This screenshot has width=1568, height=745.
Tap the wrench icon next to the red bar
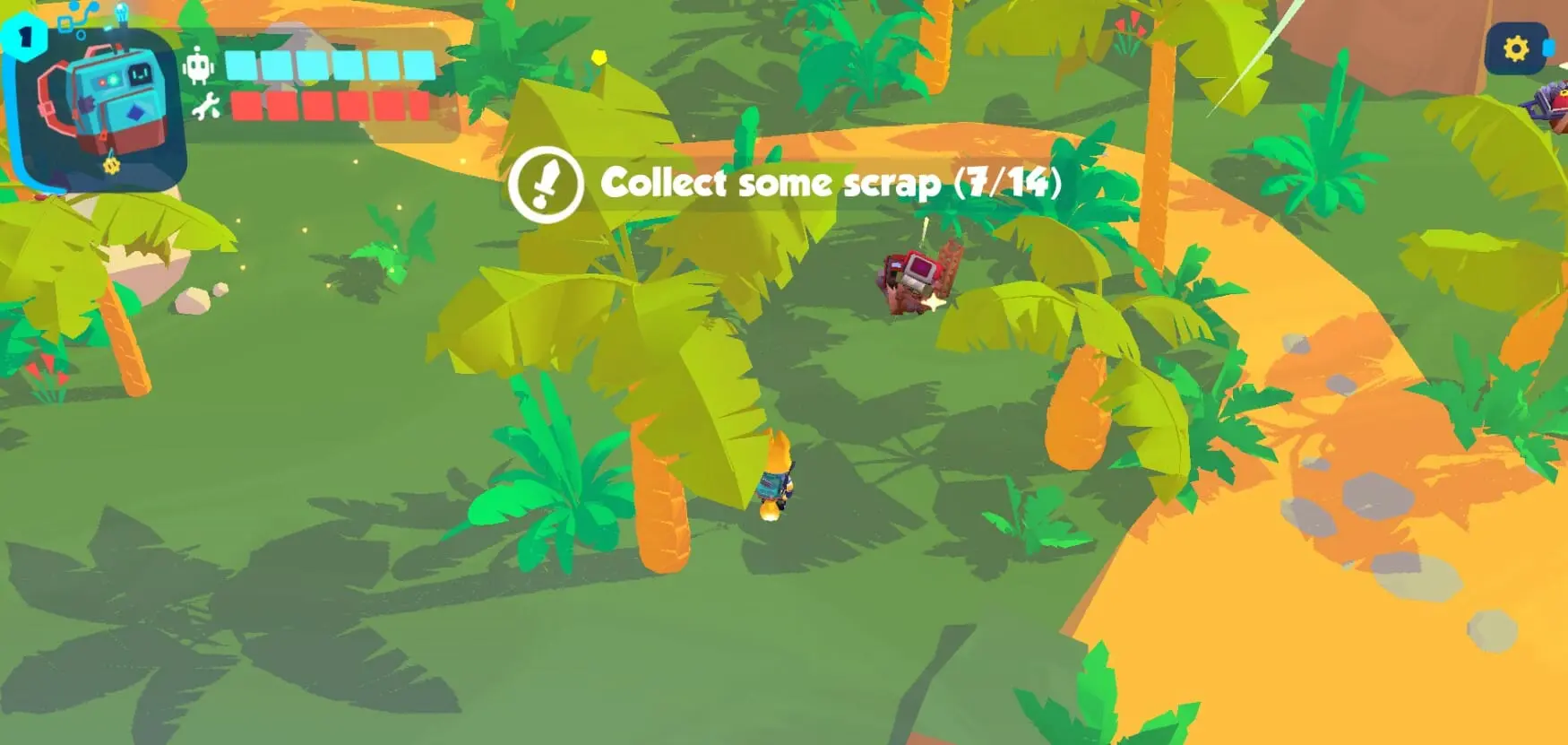[x=204, y=105]
